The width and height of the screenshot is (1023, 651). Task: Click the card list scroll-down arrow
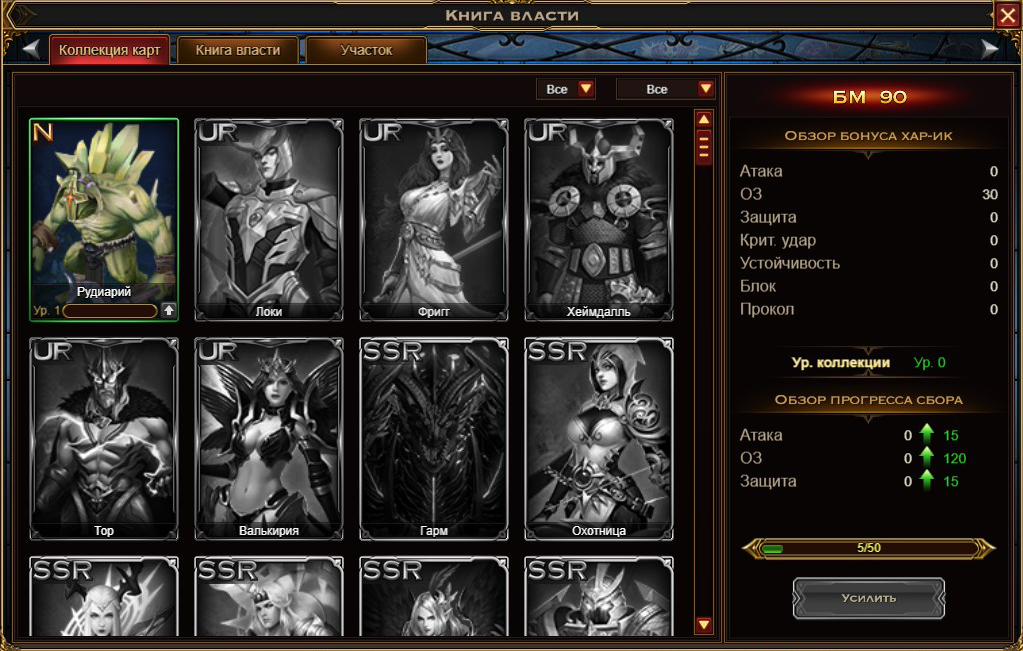[x=704, y=625]
